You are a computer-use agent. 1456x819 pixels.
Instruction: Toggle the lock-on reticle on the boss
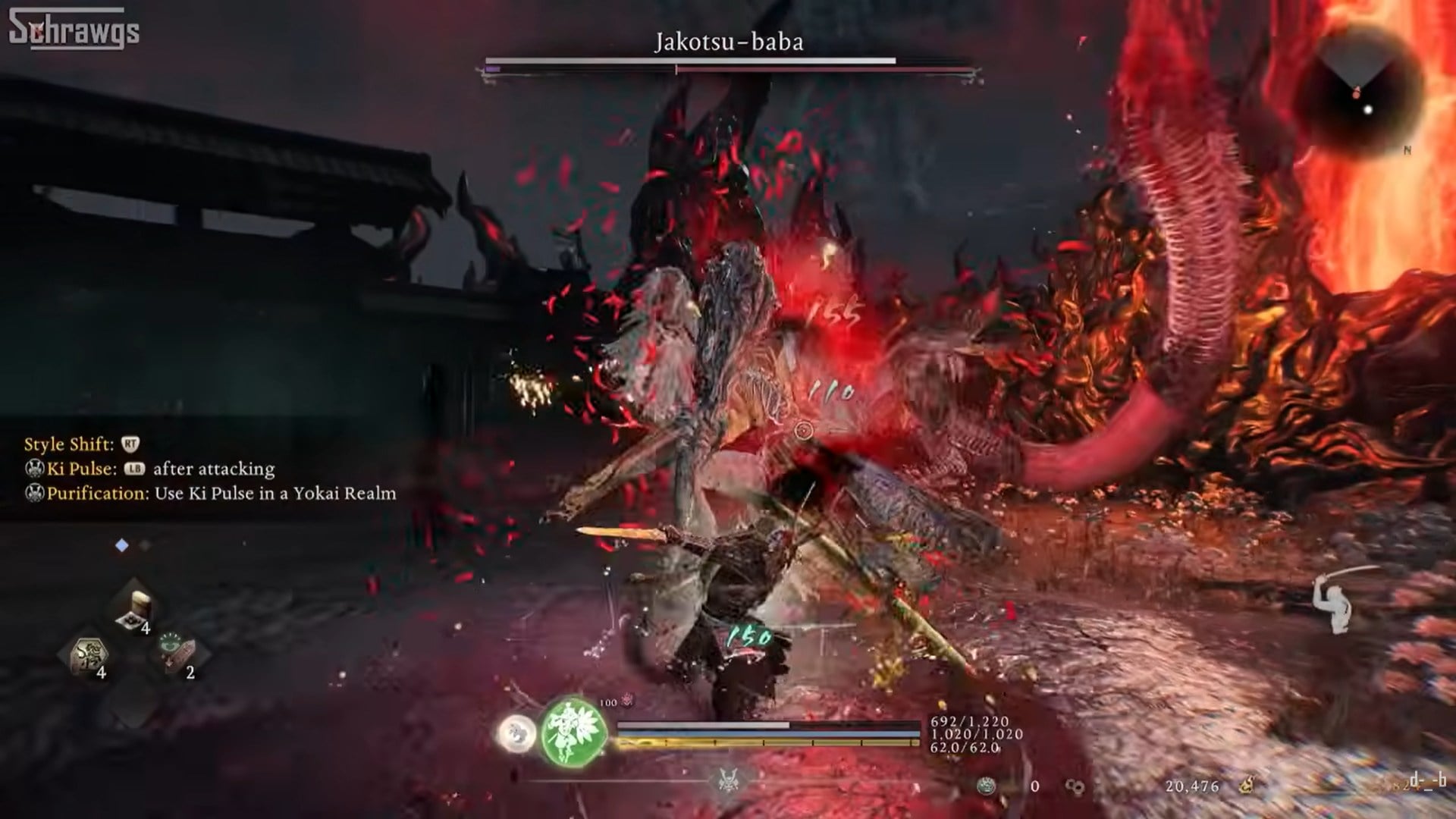click(804, 428)
